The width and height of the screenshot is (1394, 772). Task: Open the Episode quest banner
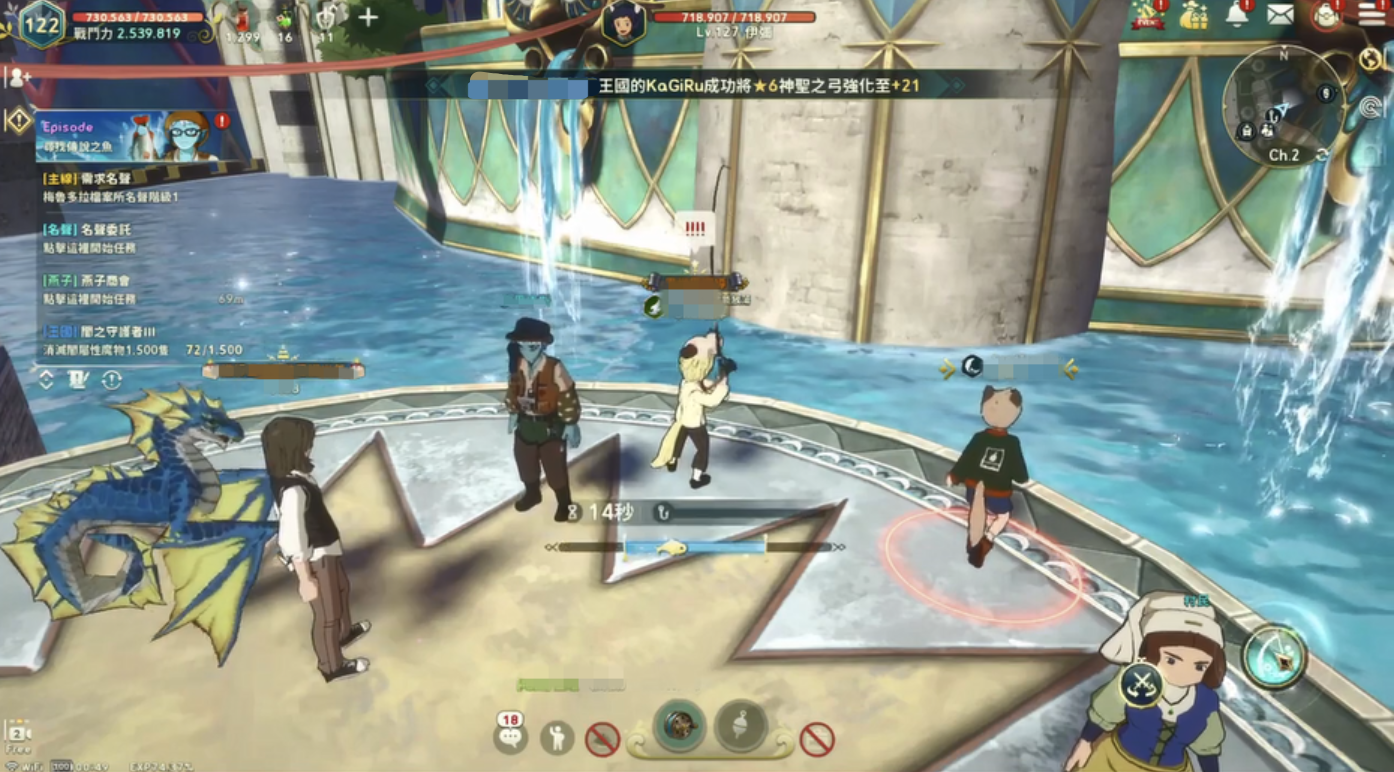(x=127, y=136)
